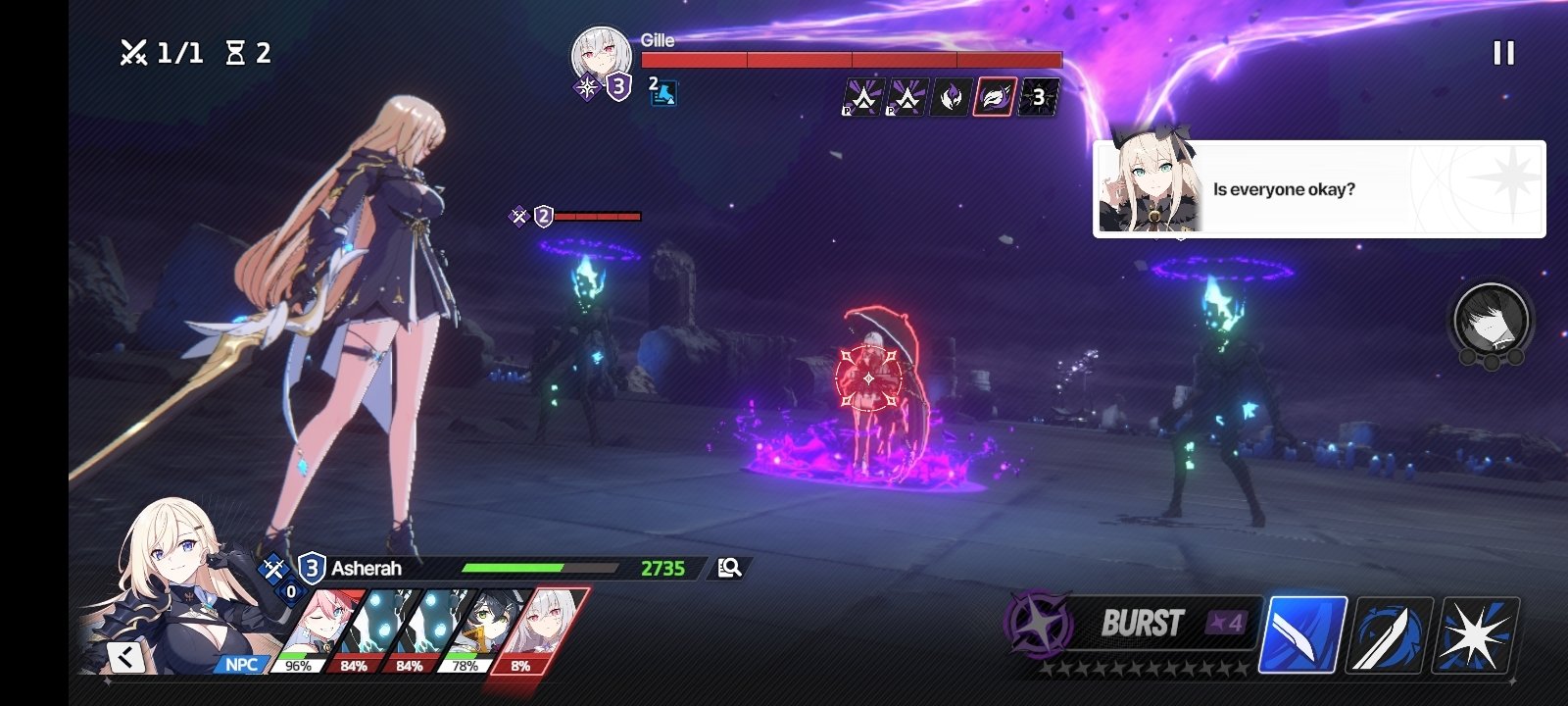The image size is (1568, 706).
Task: Trigger the white starburst skill
Action: [1477, 635]
